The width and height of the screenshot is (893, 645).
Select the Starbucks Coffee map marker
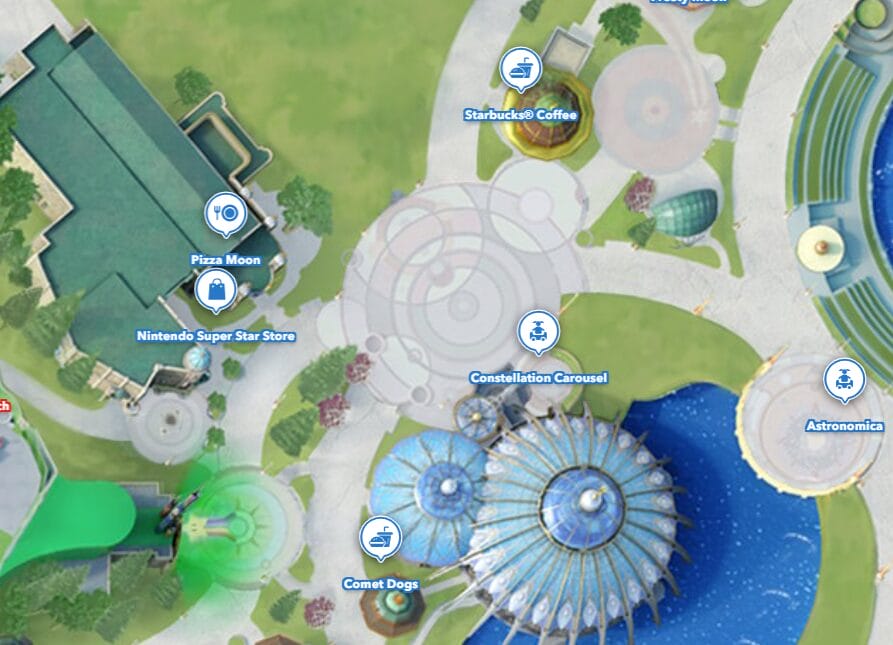point(521,70)
